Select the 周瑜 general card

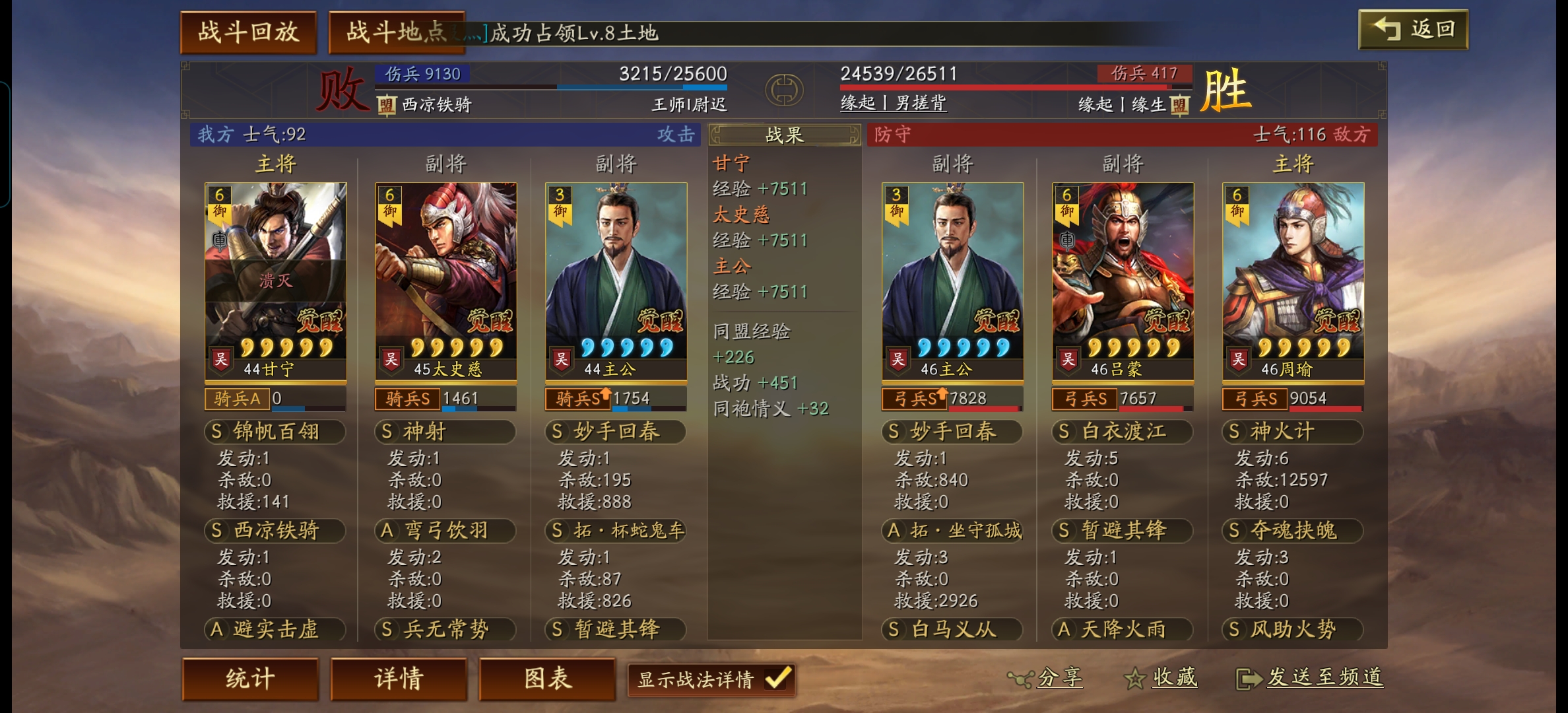coord(1293,281)
